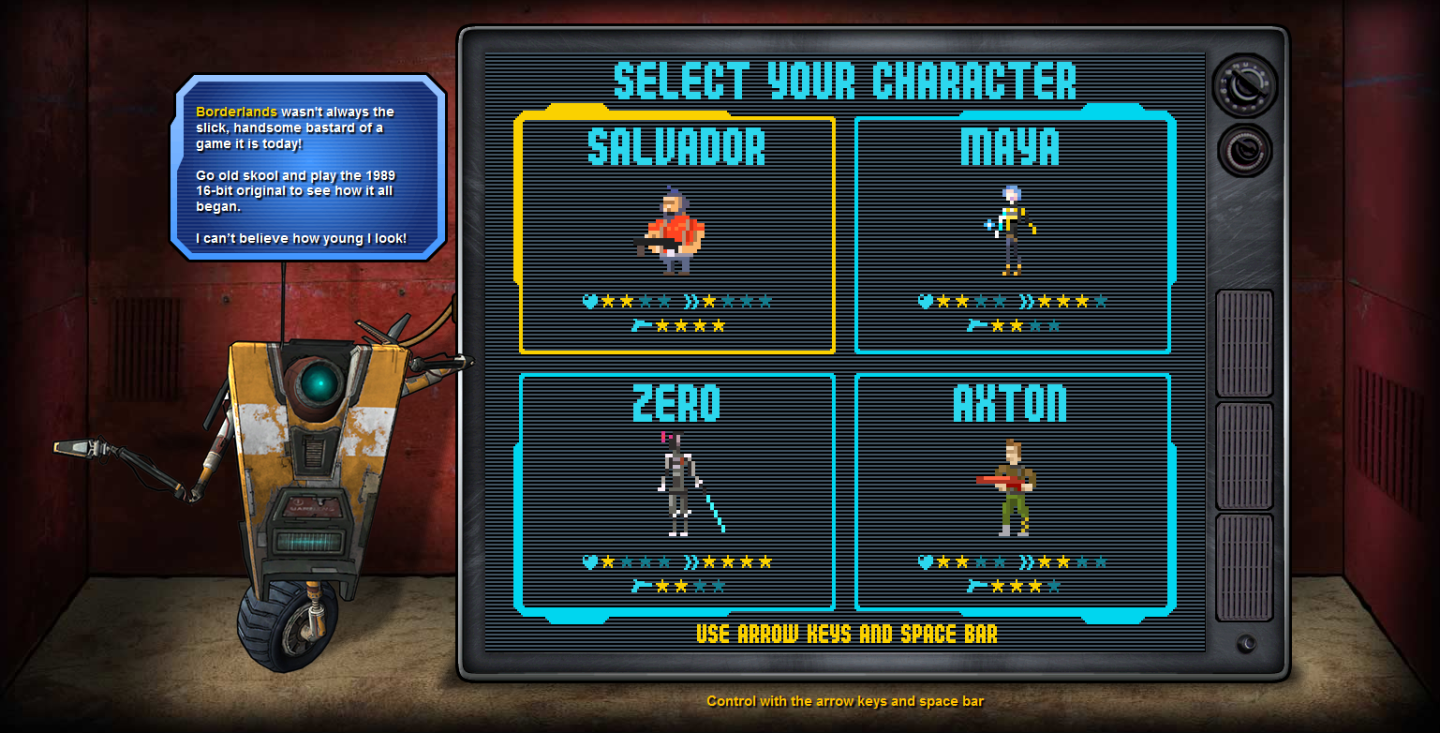Select the Salvador character card

[x=677, y=235]
